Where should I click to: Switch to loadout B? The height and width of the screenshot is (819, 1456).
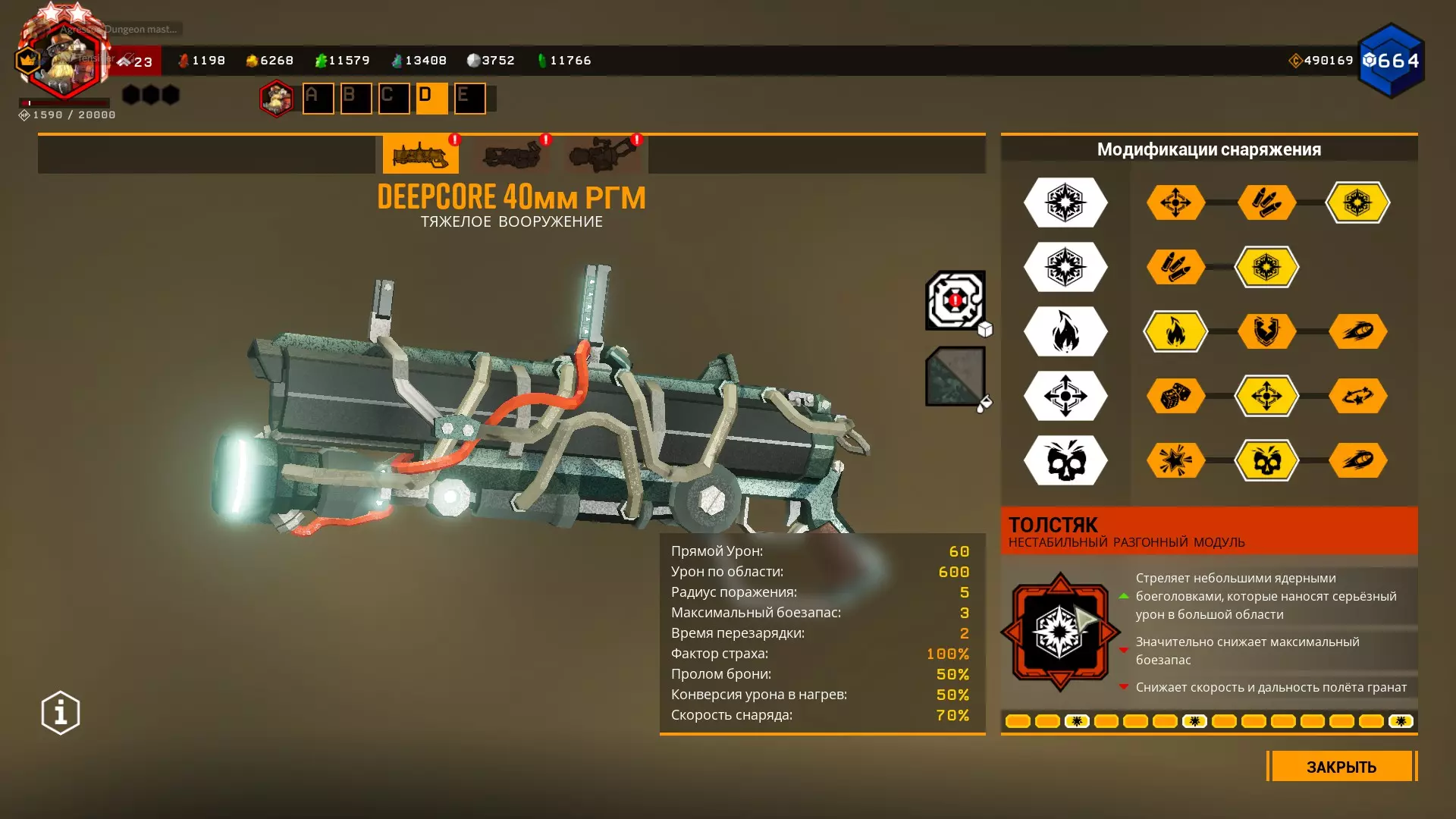(356, 98)
